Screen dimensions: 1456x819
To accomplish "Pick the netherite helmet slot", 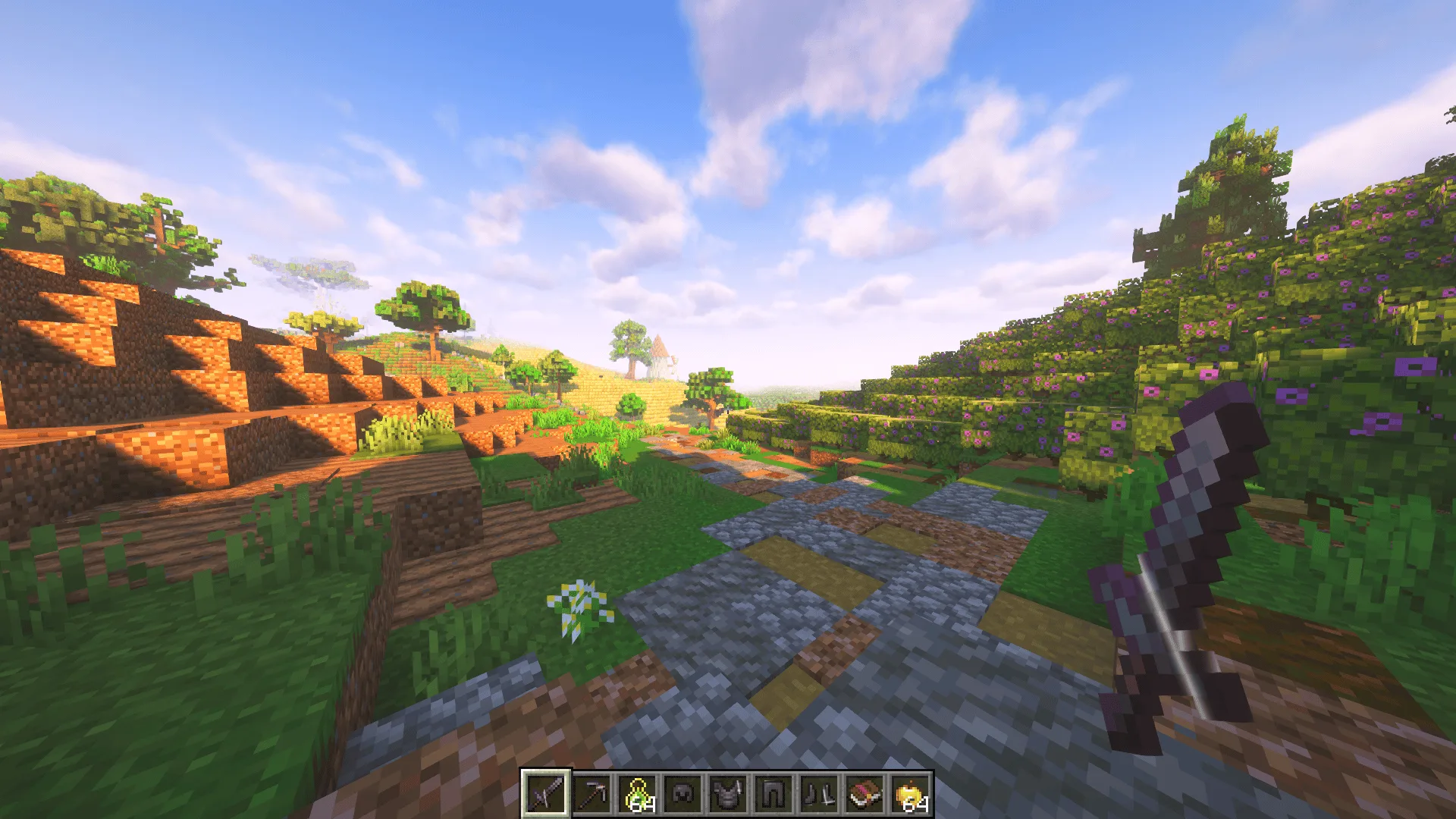I will [x=682, y=794].
